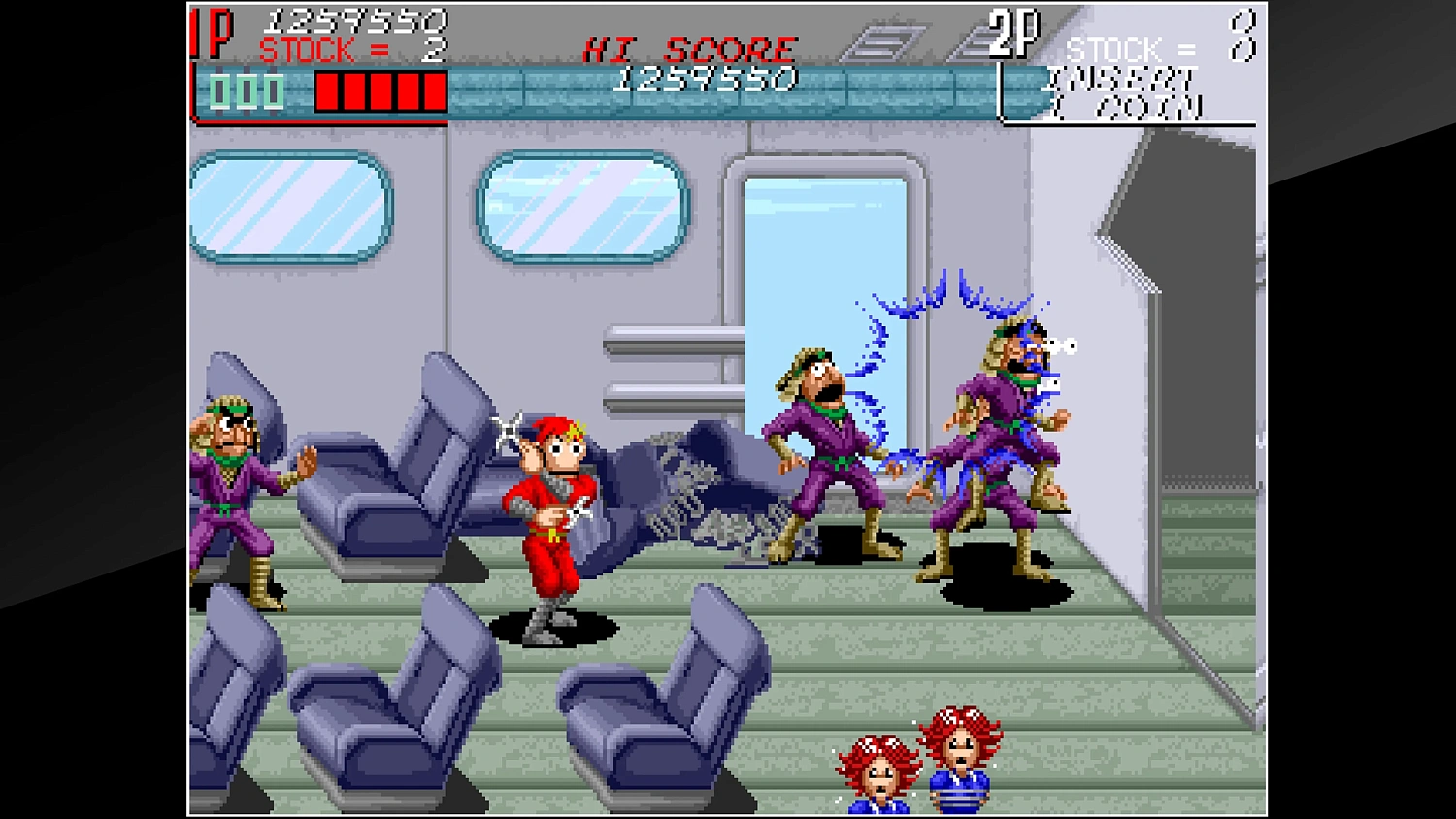
Task: Click the INSERT 1 COIN text
Action: pos(1121,87)
